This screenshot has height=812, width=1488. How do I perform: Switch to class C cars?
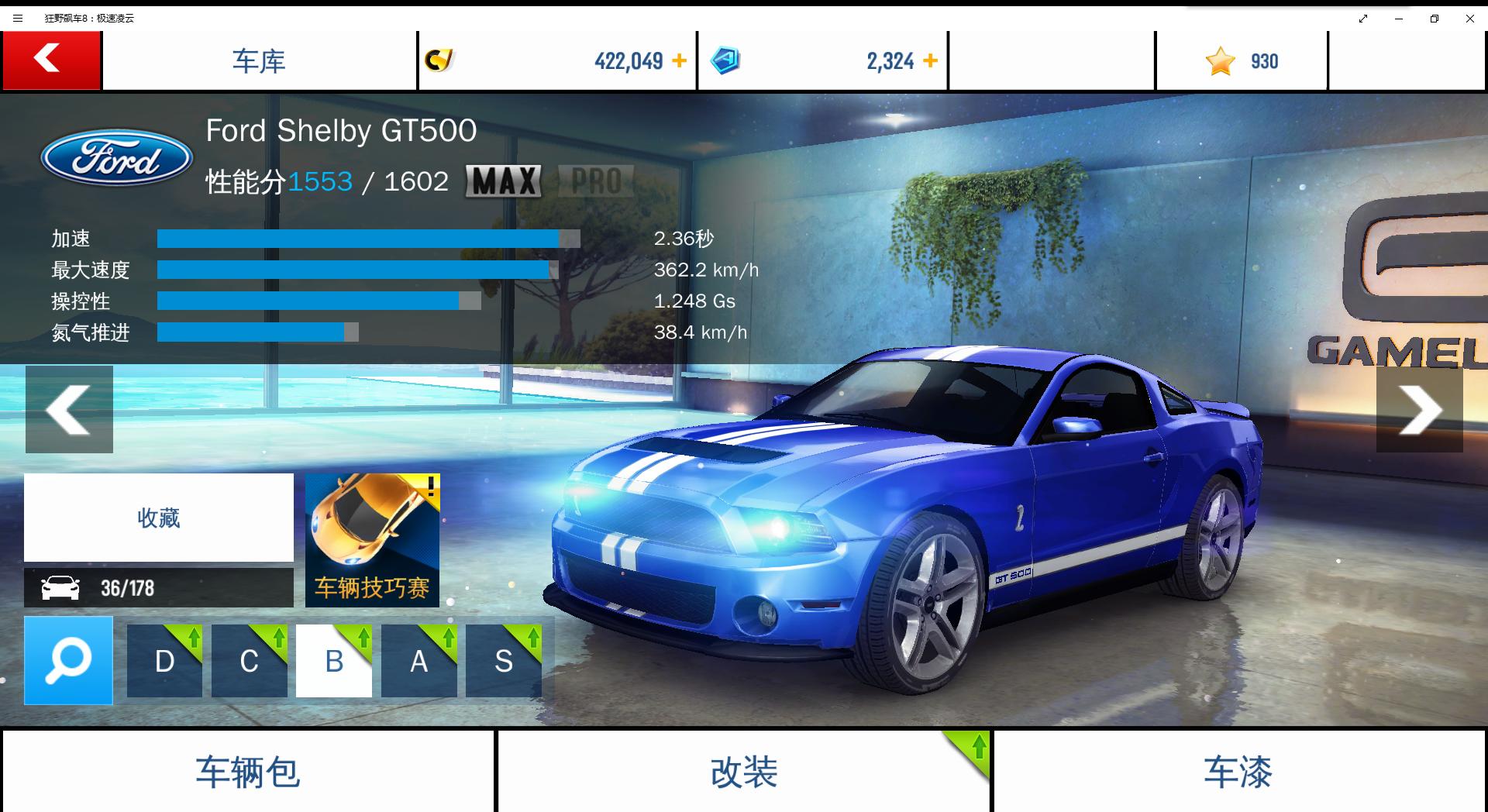pos(249,661)
